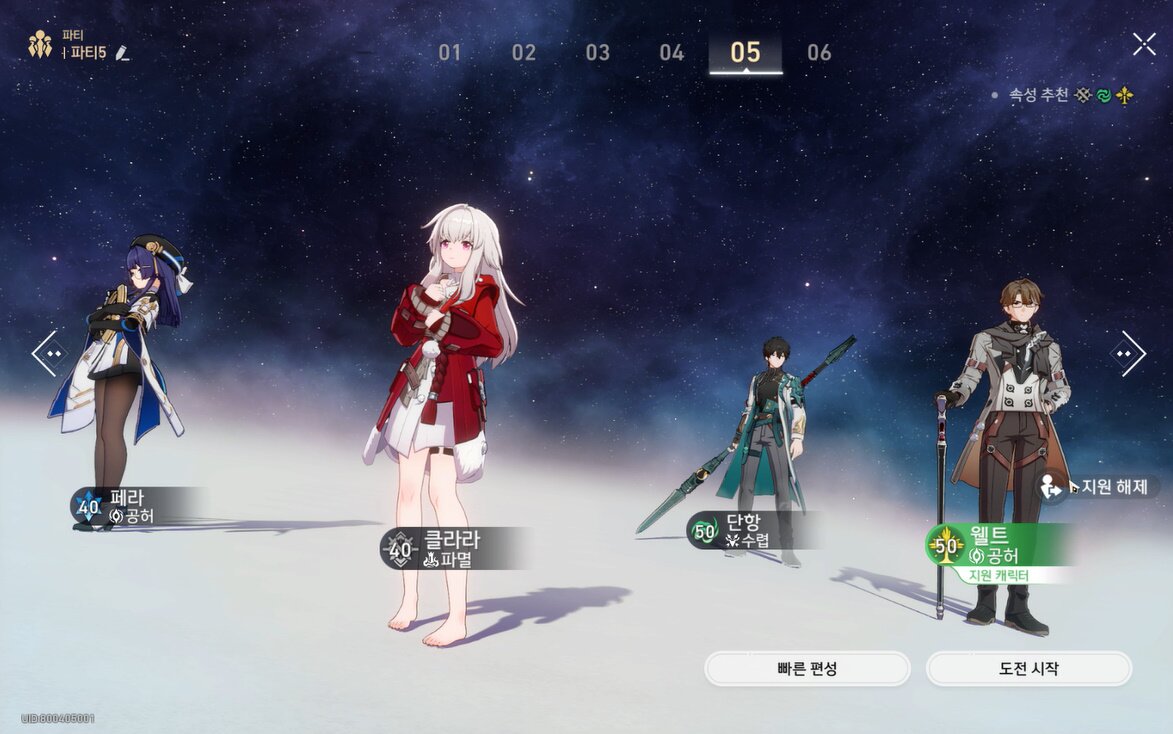Switch to party tab 04
Viewport: 1173px width, 734px height.
click(672, 53)
